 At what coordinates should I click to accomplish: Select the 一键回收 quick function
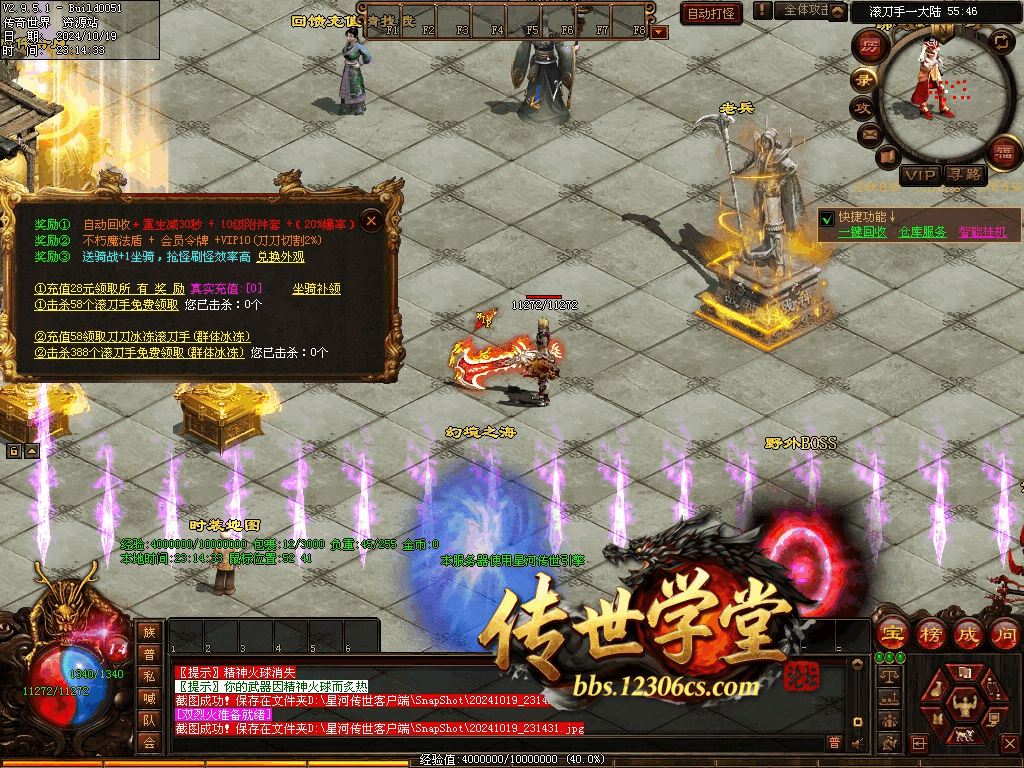tap(862, 232)
